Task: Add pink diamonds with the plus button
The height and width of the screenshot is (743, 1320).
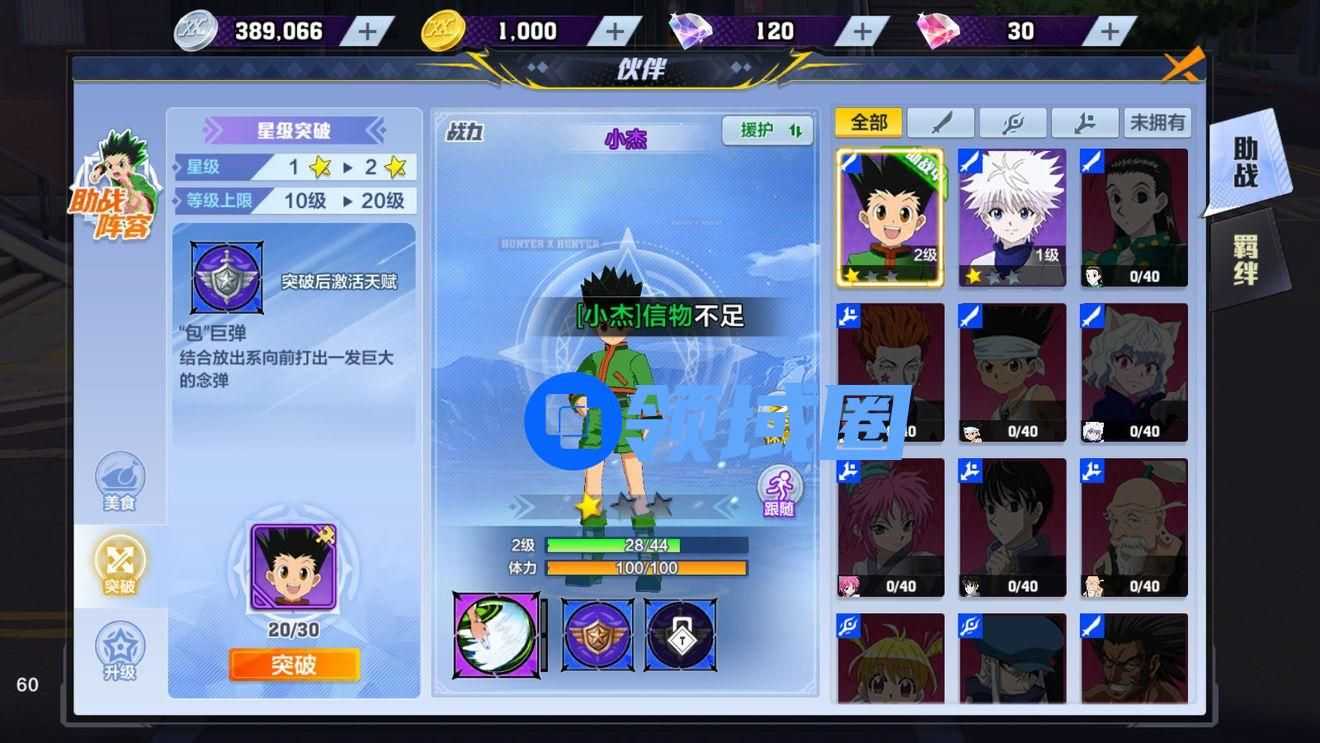Action: point(1110,31)
